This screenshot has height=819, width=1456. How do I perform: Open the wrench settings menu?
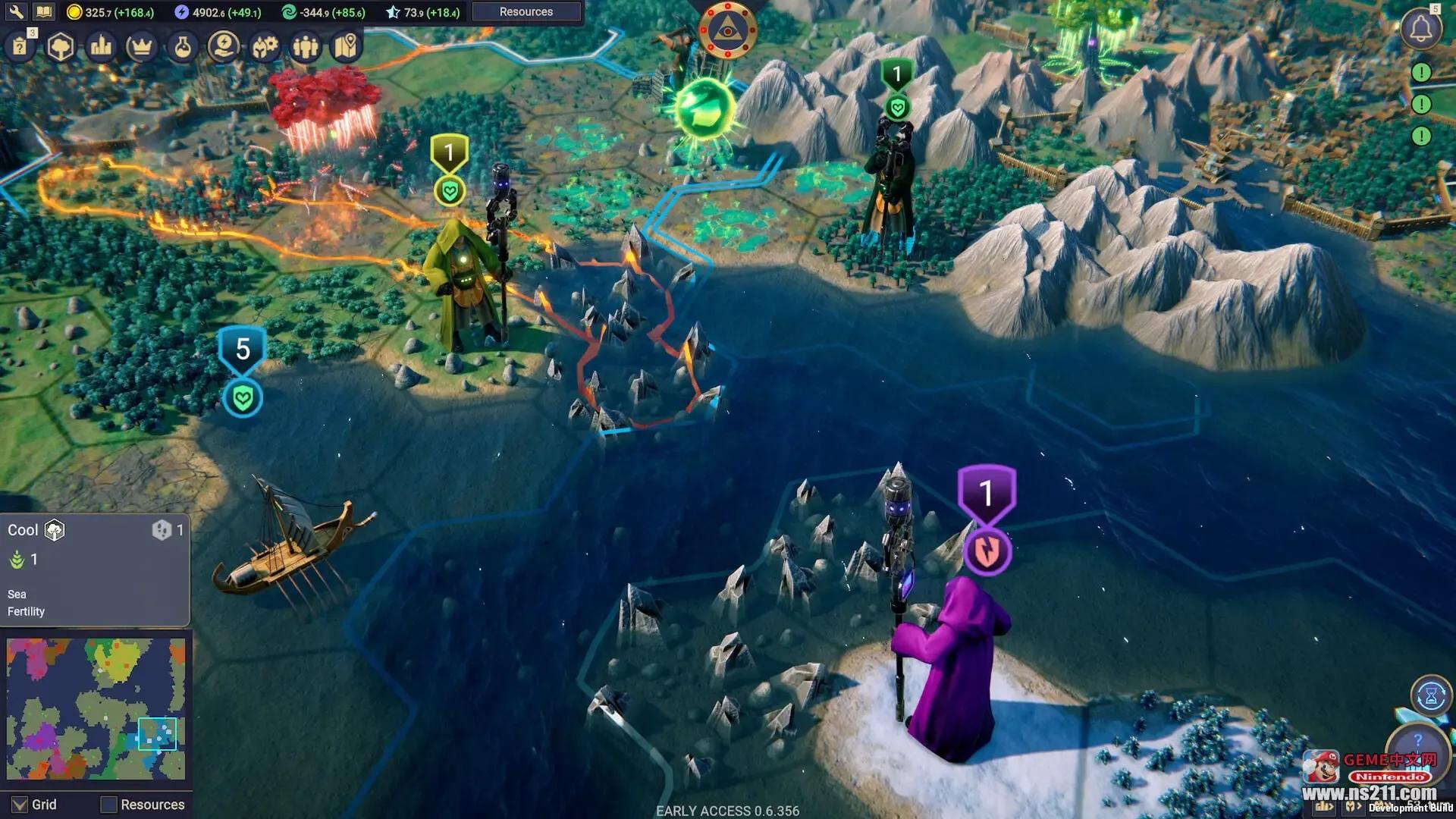[16, 11]
